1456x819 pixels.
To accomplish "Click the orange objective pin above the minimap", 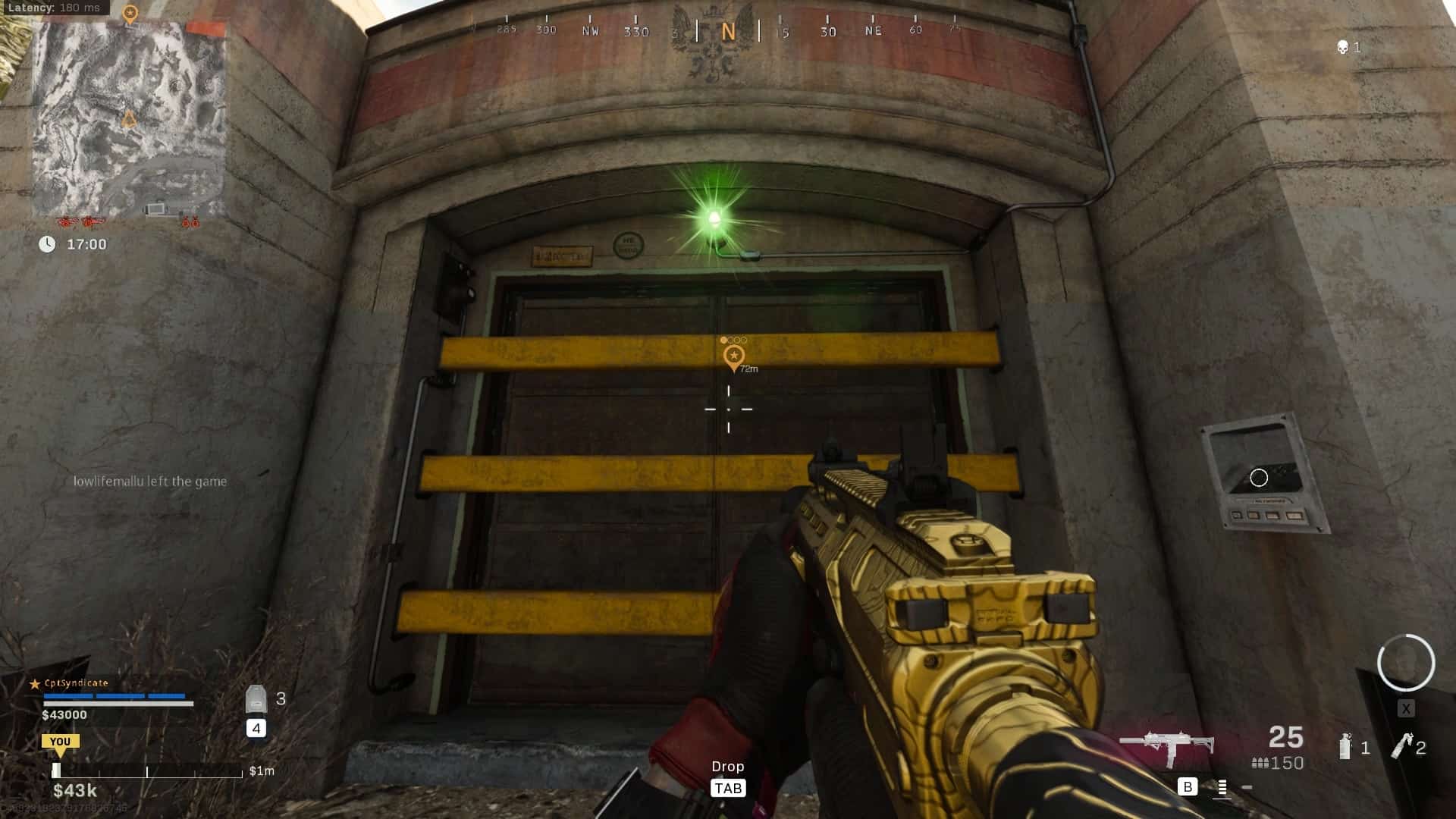I will pos(130,14).
